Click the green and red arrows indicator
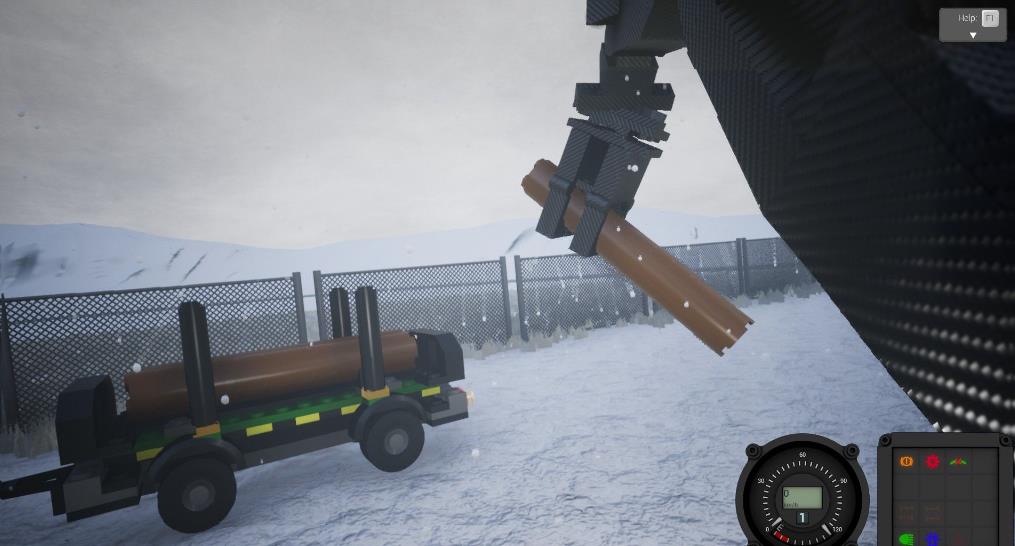The width and height of the screenshot is (1015, 546). (x=959, y=462)
